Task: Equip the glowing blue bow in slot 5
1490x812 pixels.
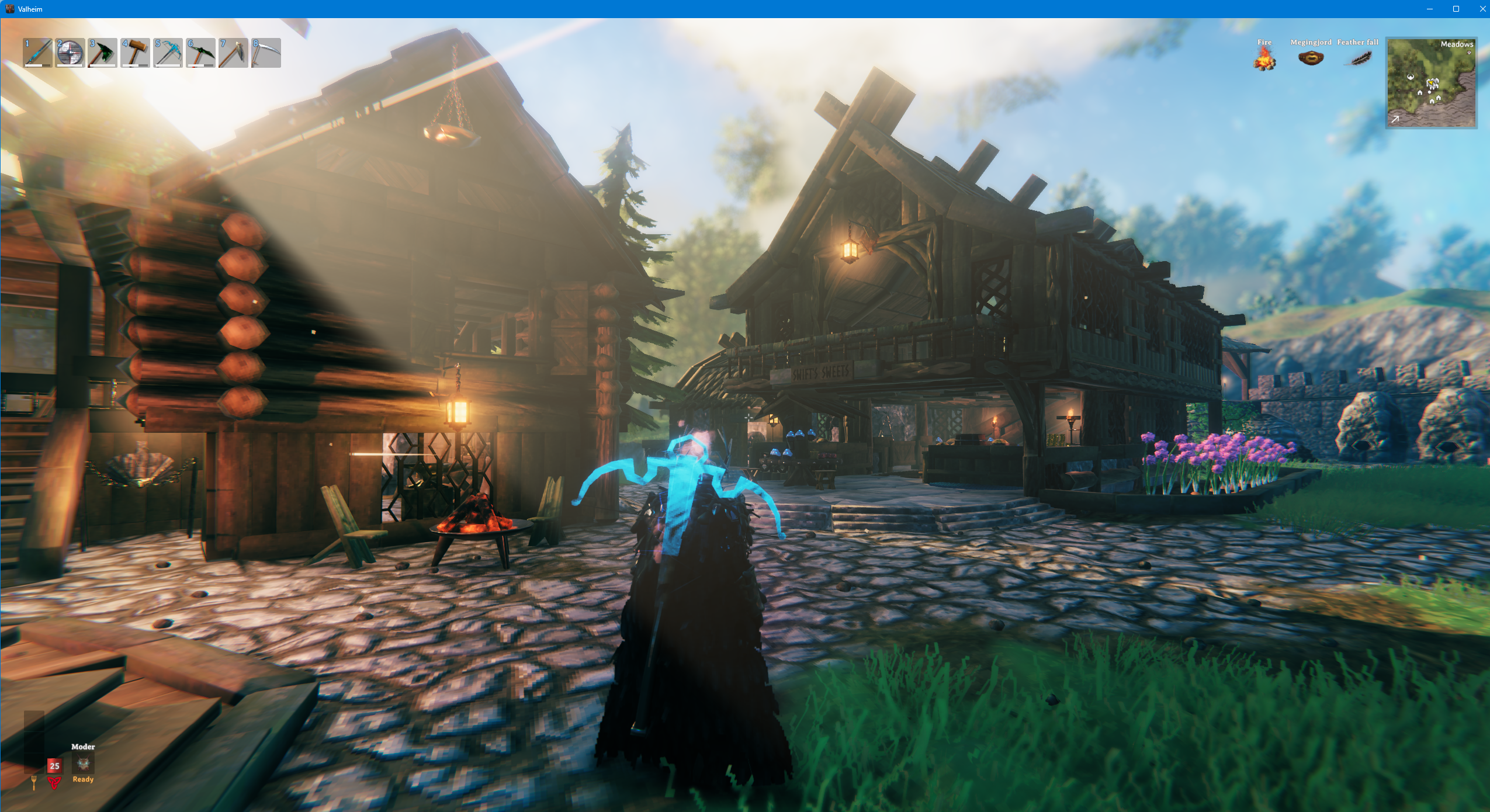Action: click(168, 53)
